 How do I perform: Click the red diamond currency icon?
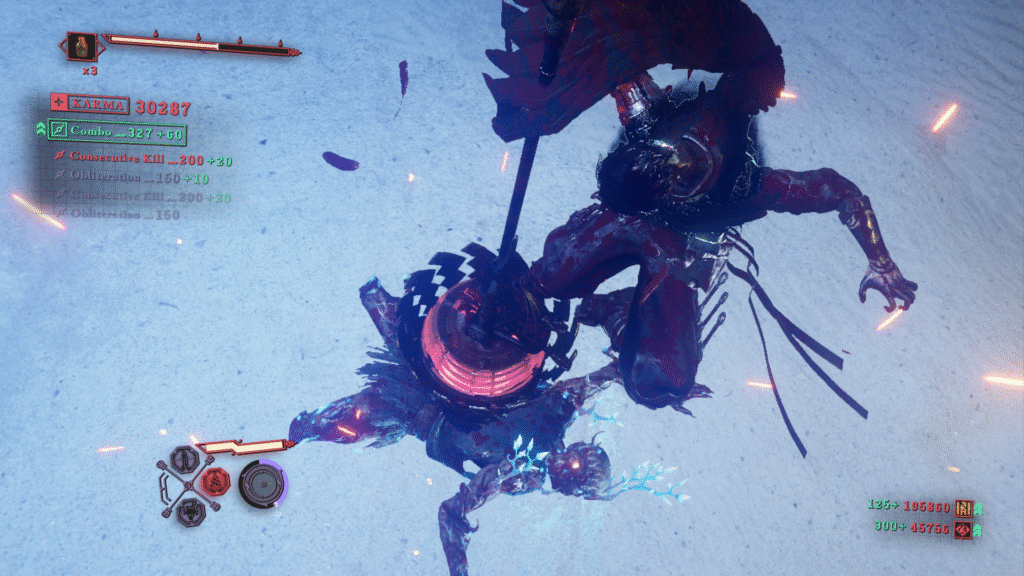tap(963, 530)
